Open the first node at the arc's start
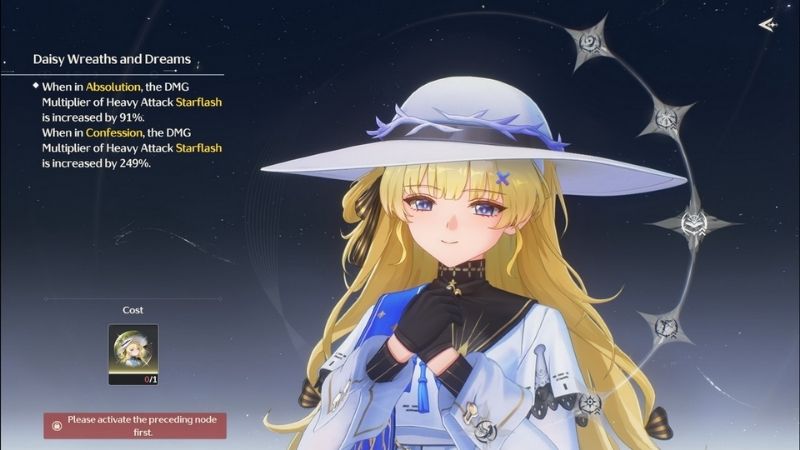Screen dimensions: 800x450 (x=591, y=43)
